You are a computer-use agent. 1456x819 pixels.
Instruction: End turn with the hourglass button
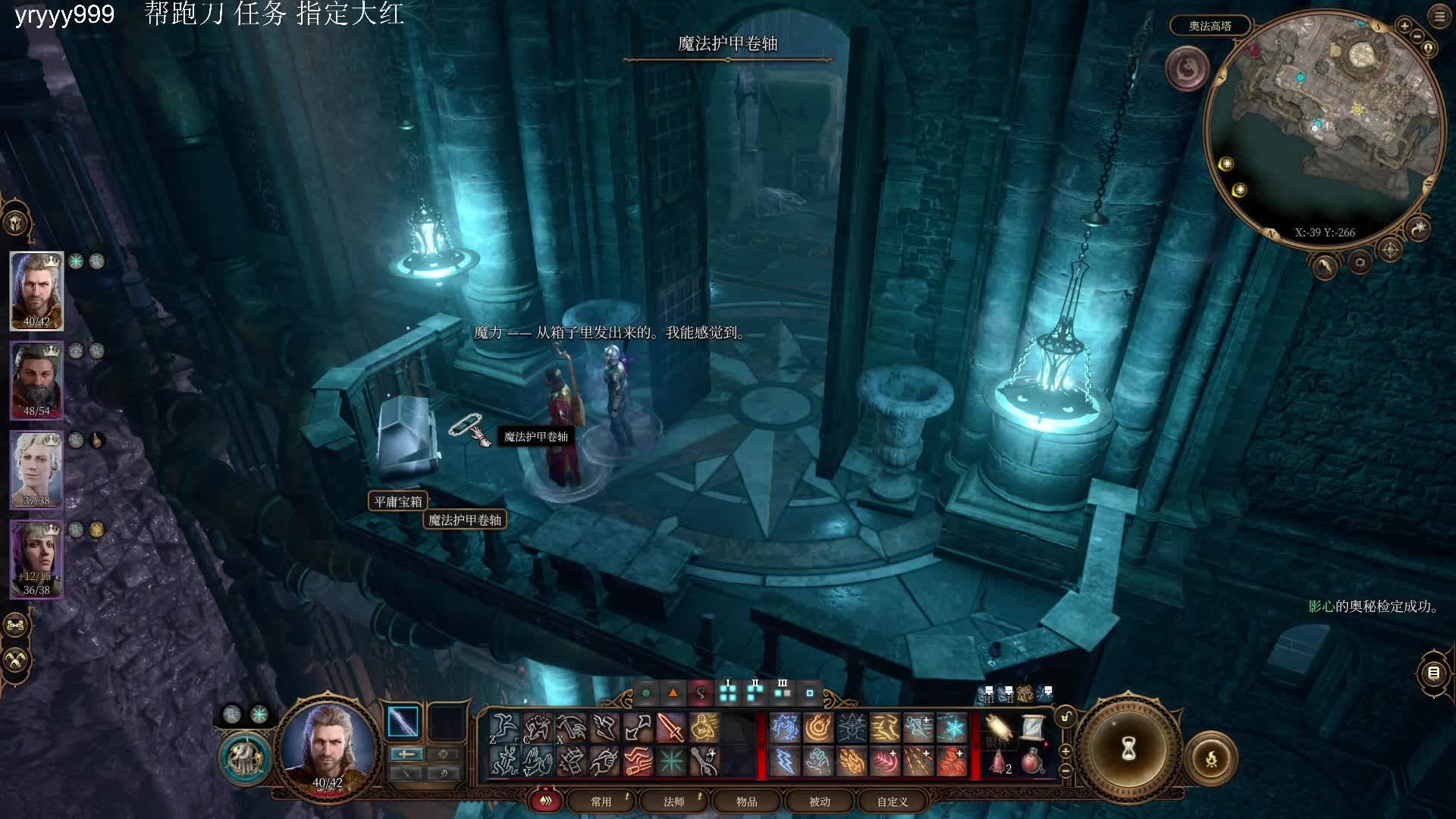pos(1128,749)
